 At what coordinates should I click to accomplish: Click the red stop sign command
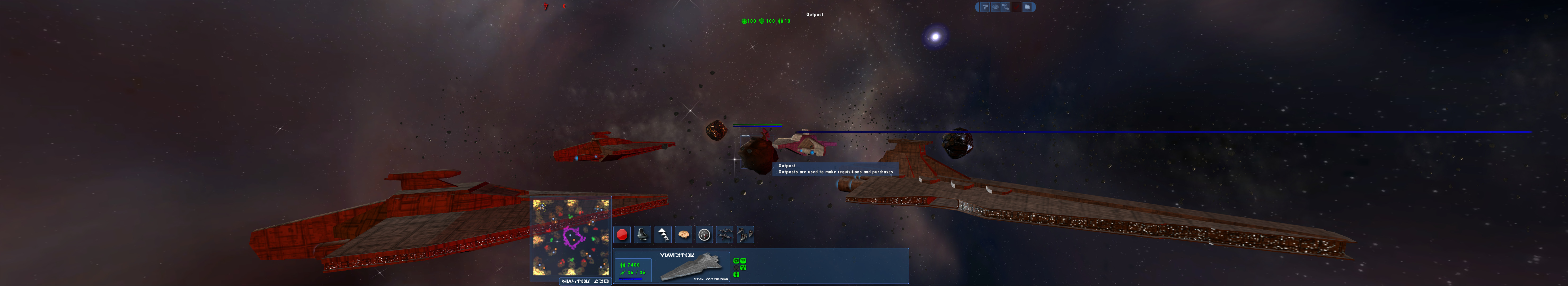pyautogui.click(x=622, y=234)
